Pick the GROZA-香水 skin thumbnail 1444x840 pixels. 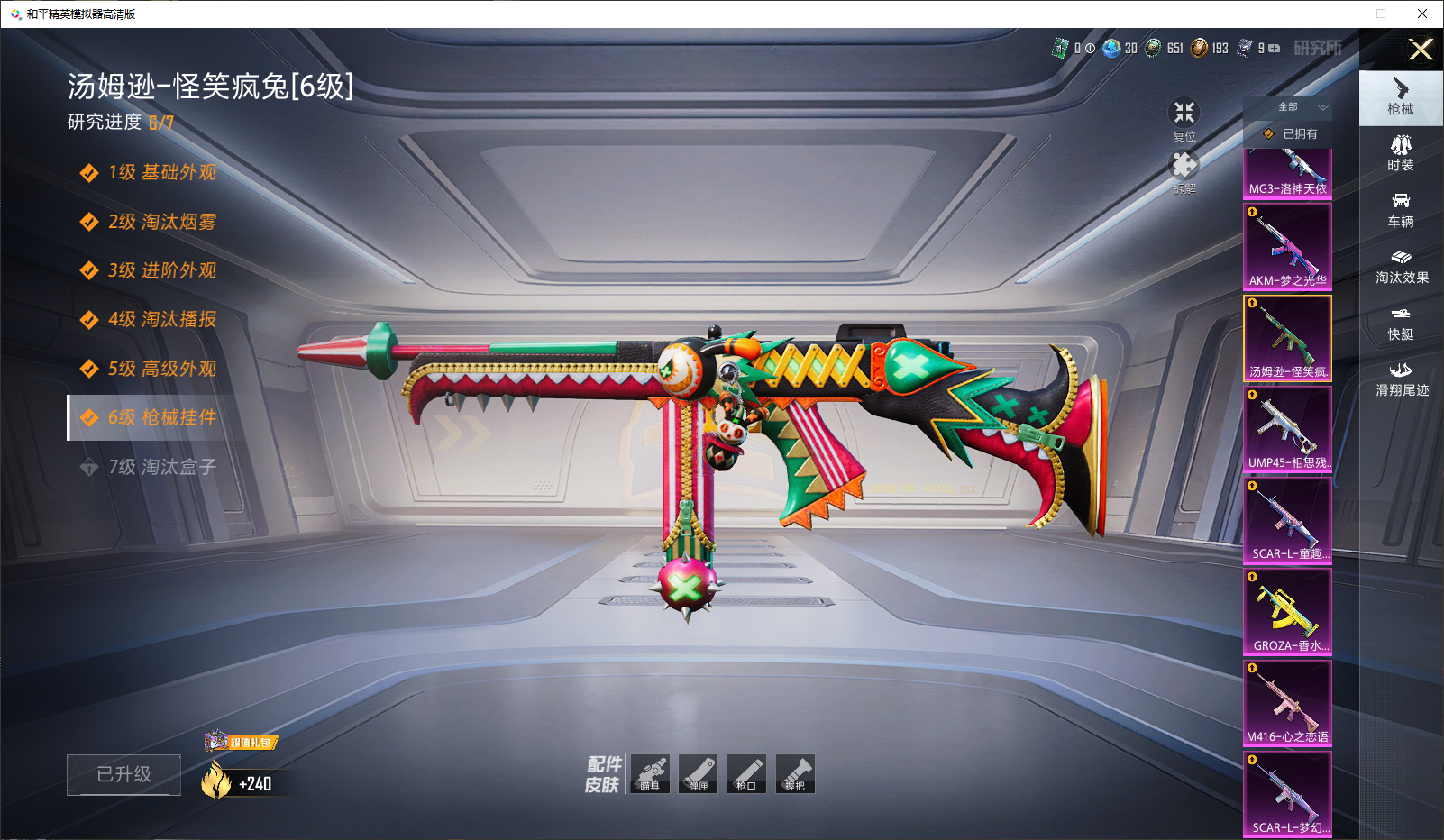point(1287,611)
